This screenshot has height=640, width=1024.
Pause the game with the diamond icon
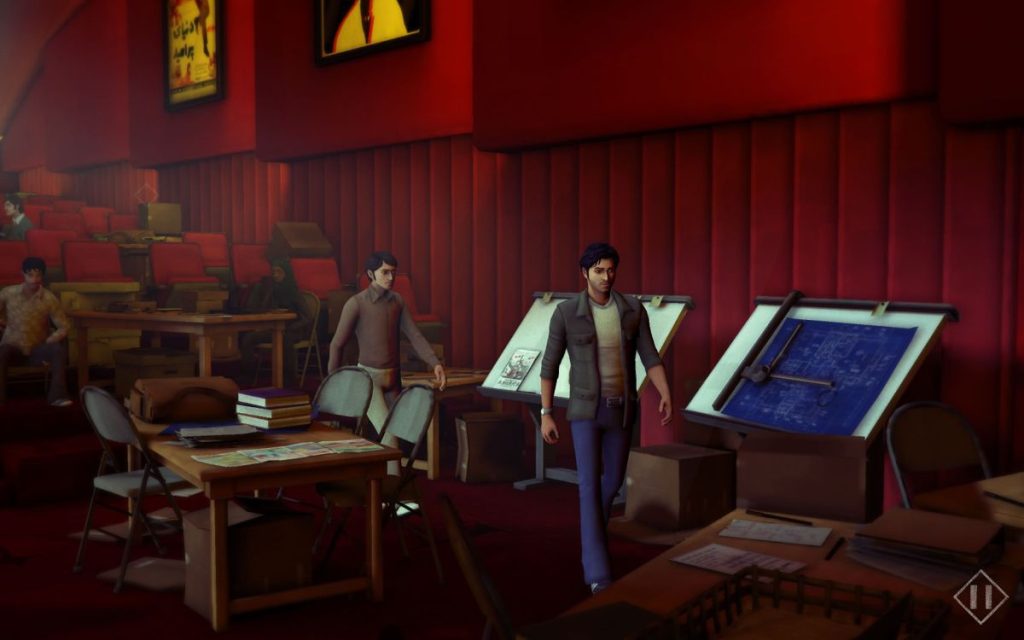pyautogui.click(x=979, y=597)
